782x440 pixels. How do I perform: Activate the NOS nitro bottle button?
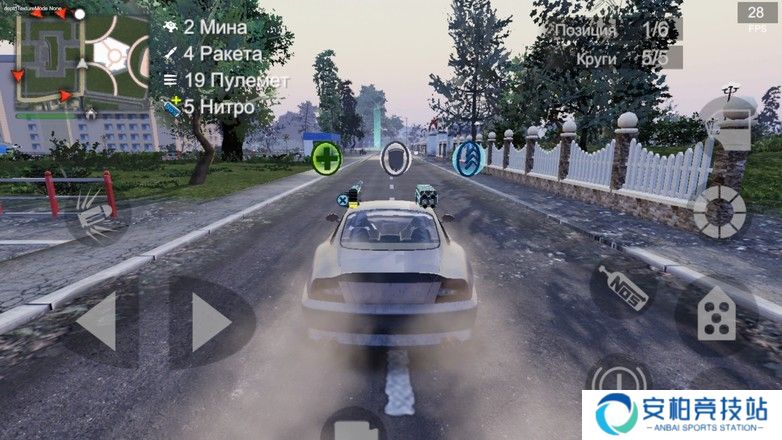pos(623,288)
